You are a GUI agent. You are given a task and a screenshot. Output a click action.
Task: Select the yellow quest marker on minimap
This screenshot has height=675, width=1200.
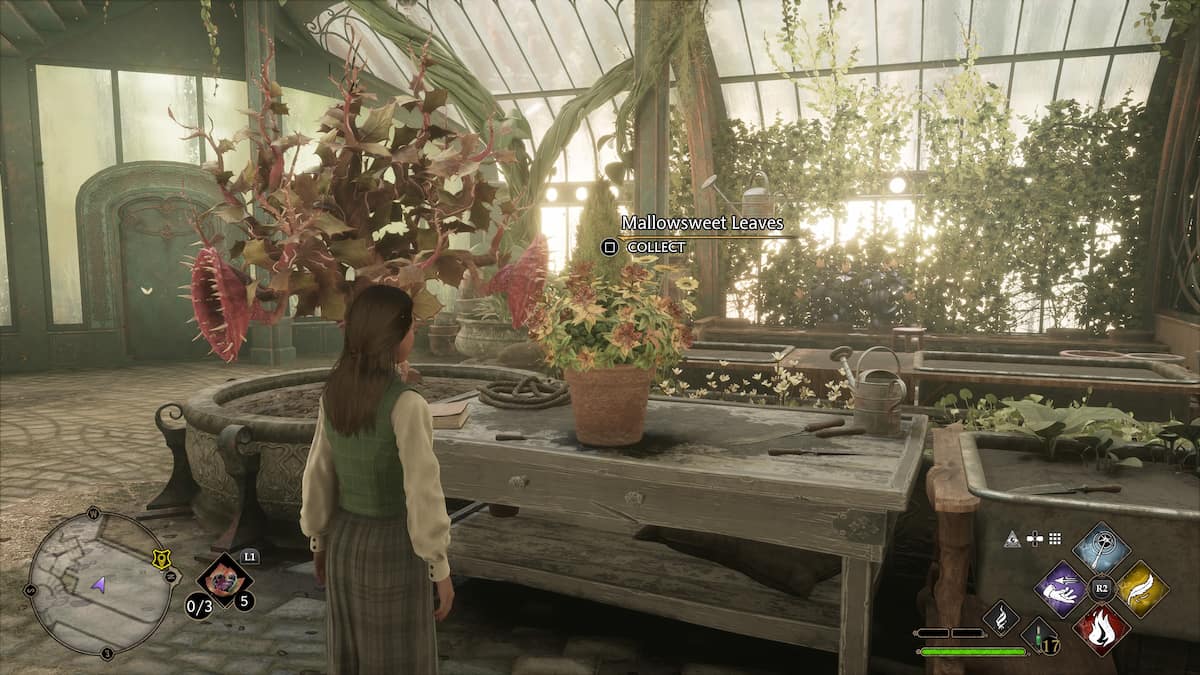159,561
